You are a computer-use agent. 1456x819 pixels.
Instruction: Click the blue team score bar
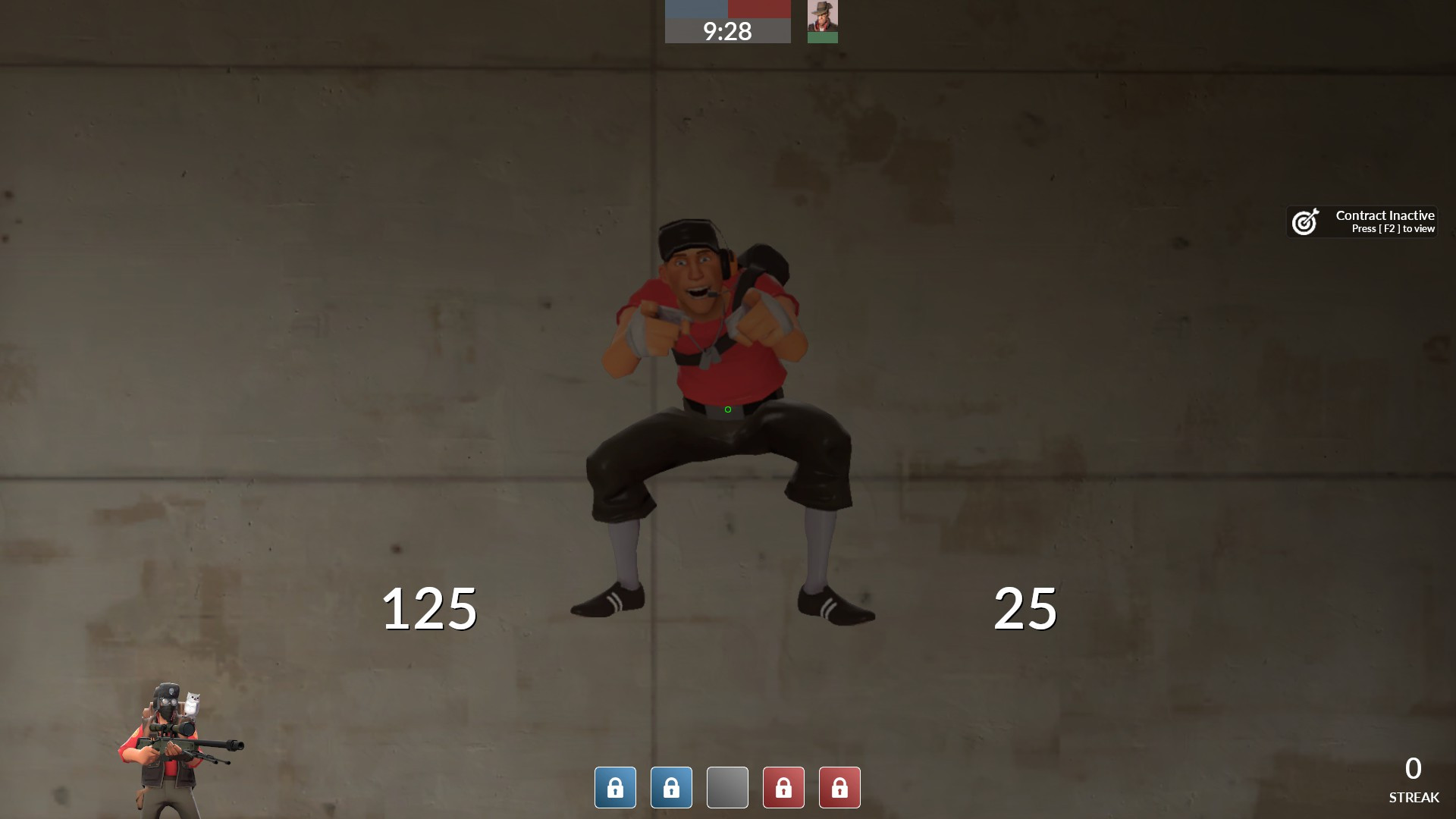(695, 9)
